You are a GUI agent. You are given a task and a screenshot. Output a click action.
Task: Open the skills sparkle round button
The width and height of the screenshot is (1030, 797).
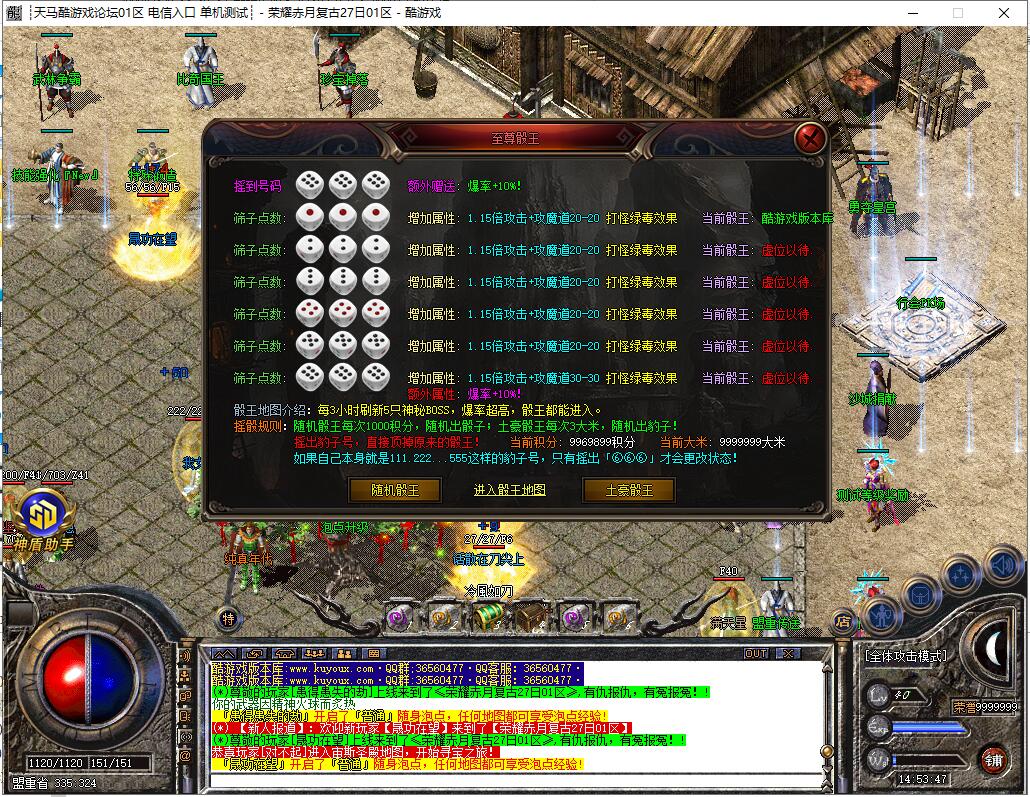click(961, 575)
